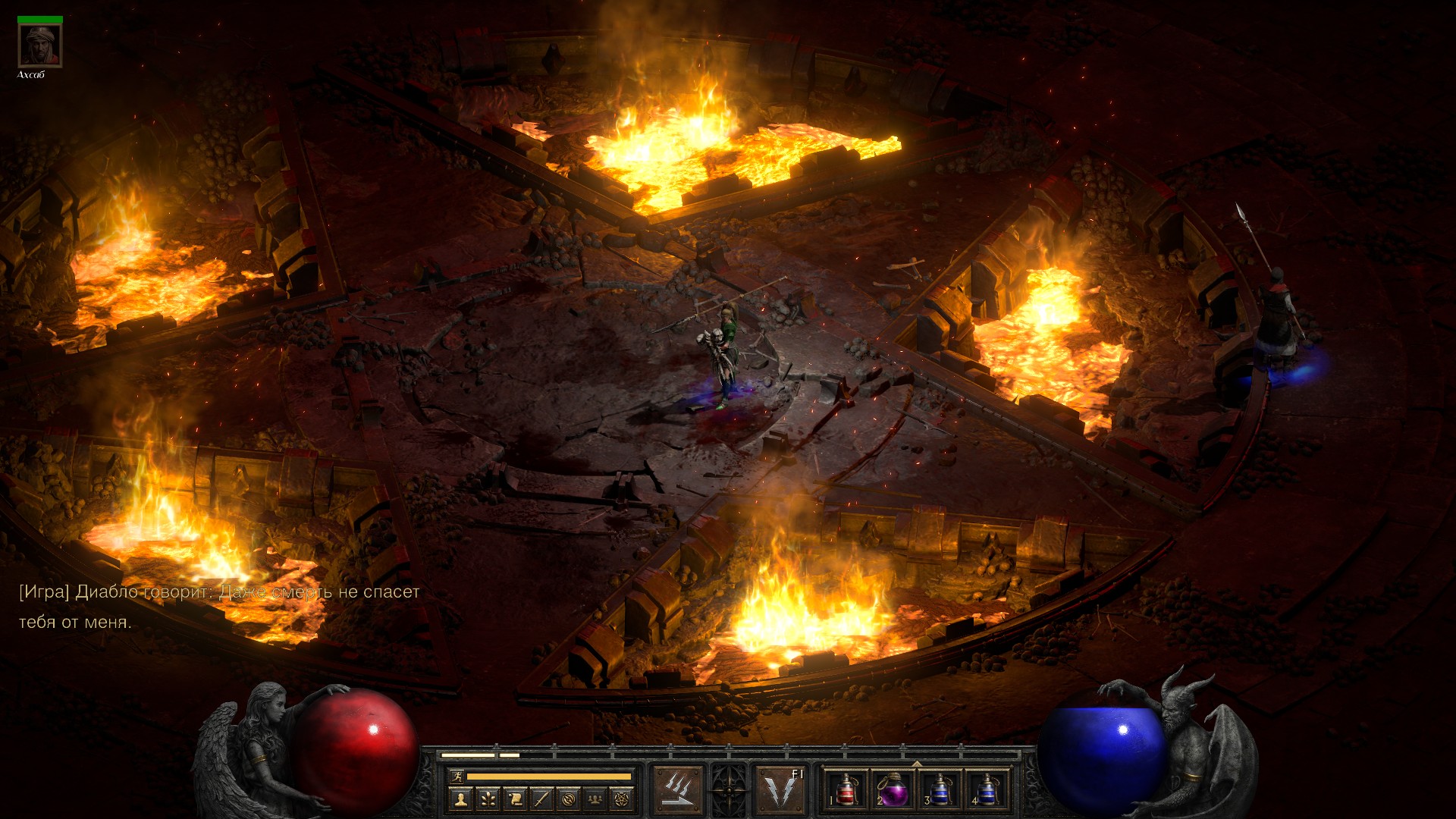Use the blue mana potion in slot 3

coord(940,790)
